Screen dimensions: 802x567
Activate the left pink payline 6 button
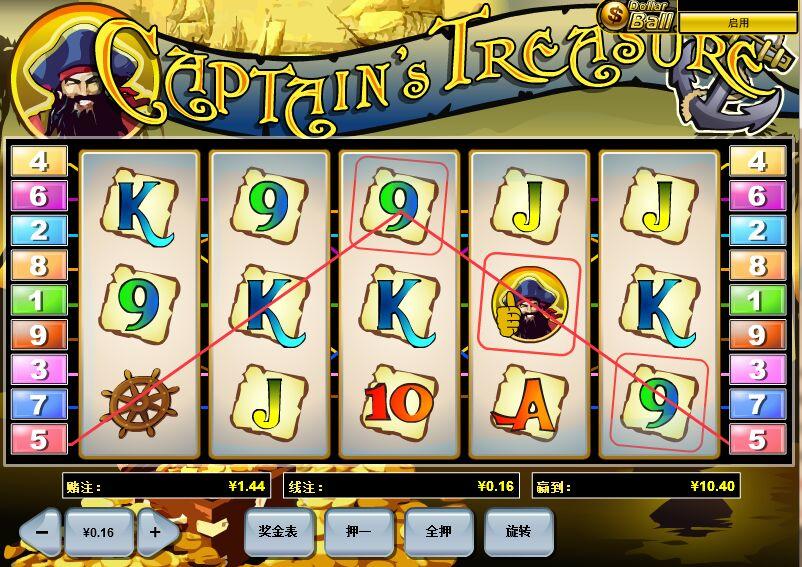(x=39, y=196)
